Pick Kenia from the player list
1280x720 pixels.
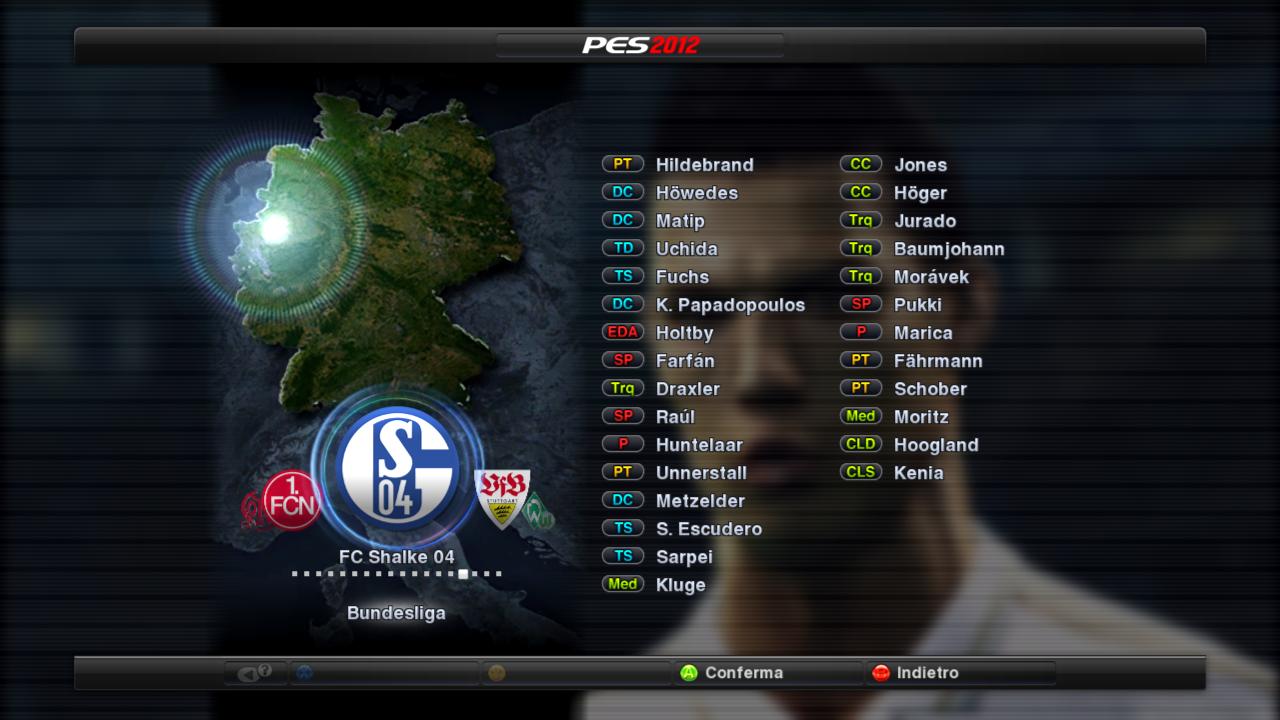918,473
